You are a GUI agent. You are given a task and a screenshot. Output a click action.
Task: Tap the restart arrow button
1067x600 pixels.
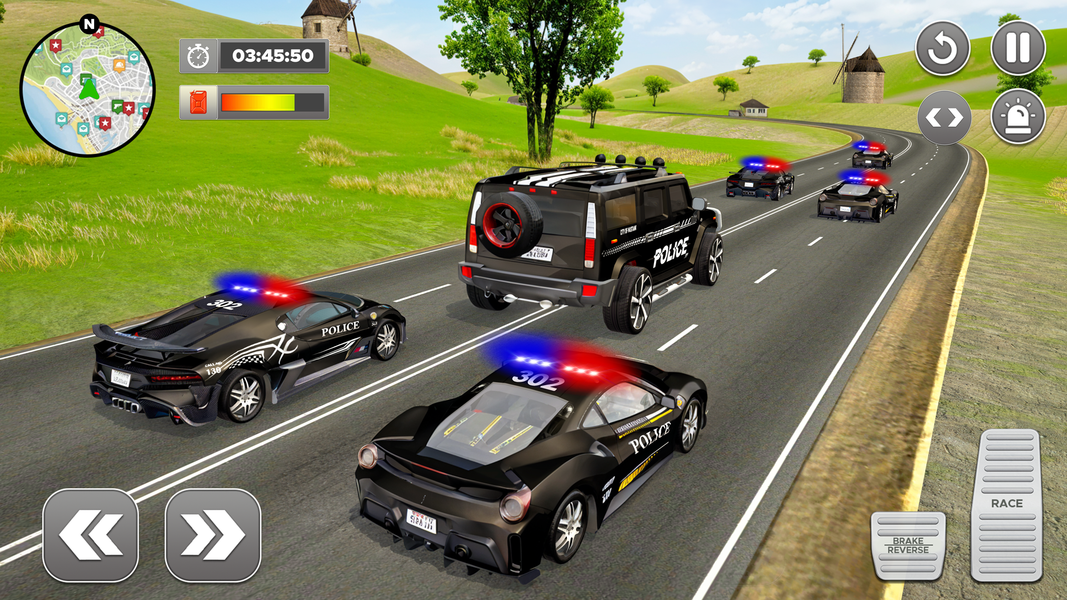943,48
